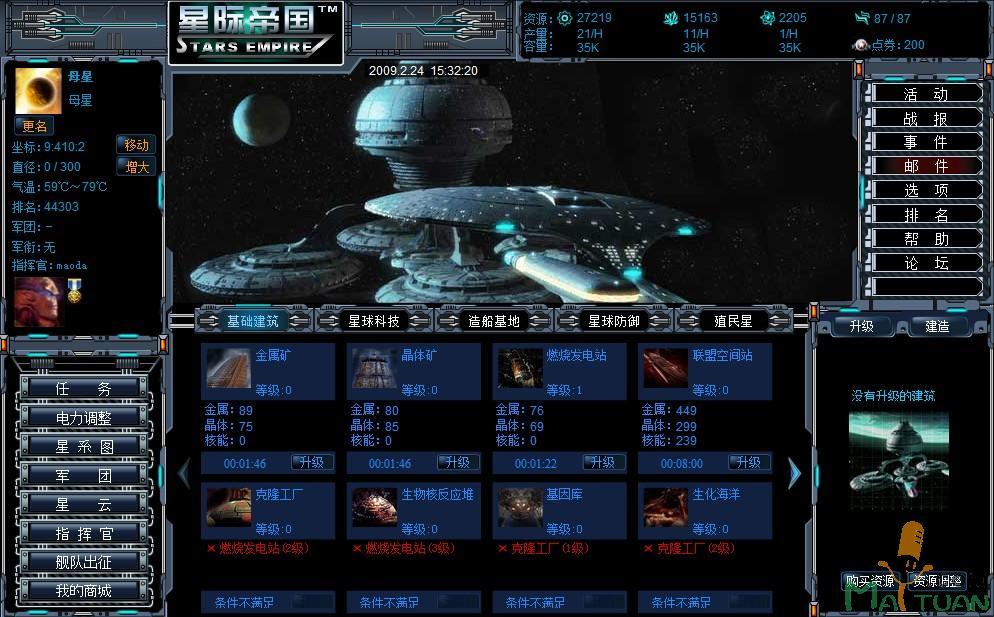
Task: Open the 选项 options menu
Action: point(924,190)
